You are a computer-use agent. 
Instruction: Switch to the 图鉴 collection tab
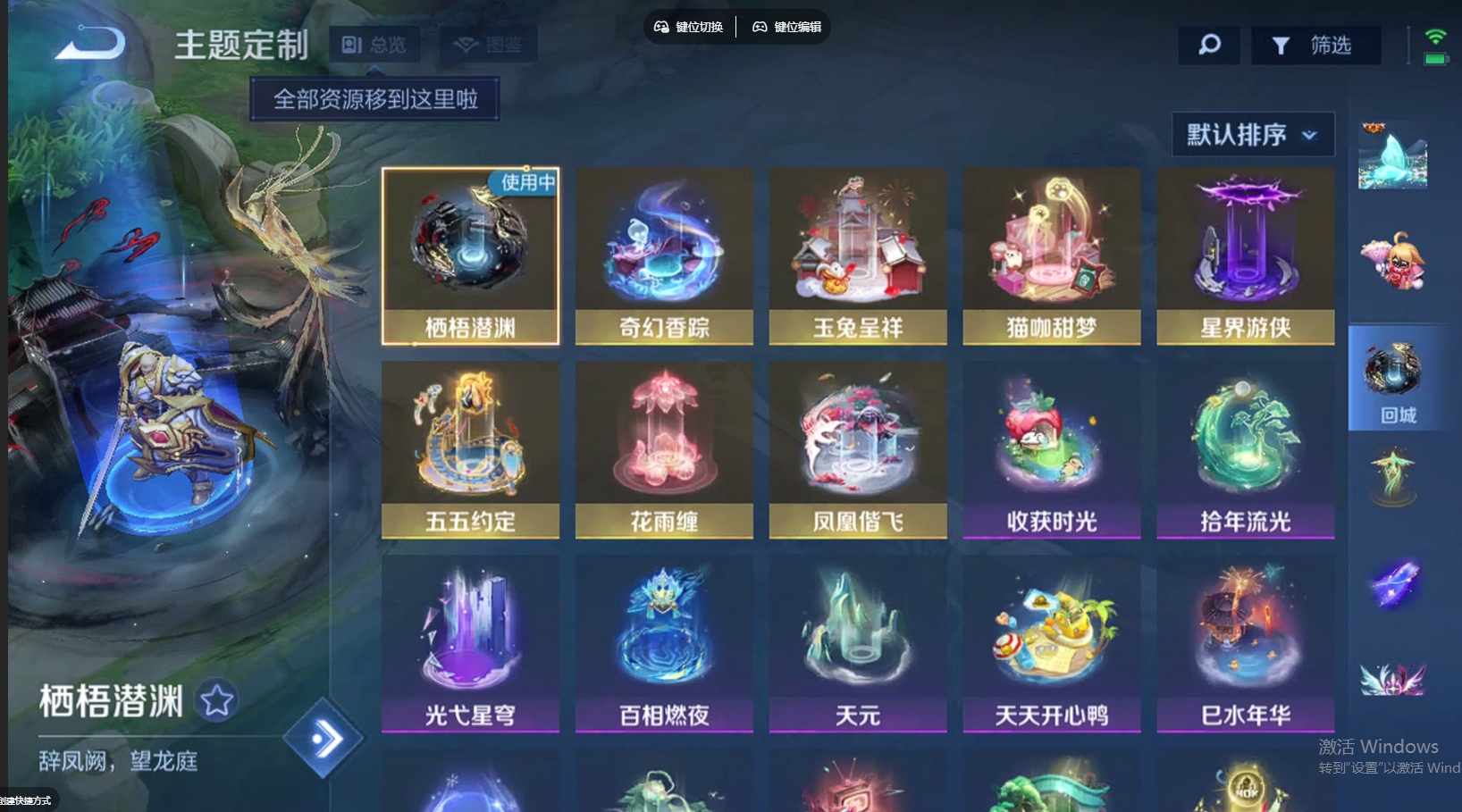488,43
